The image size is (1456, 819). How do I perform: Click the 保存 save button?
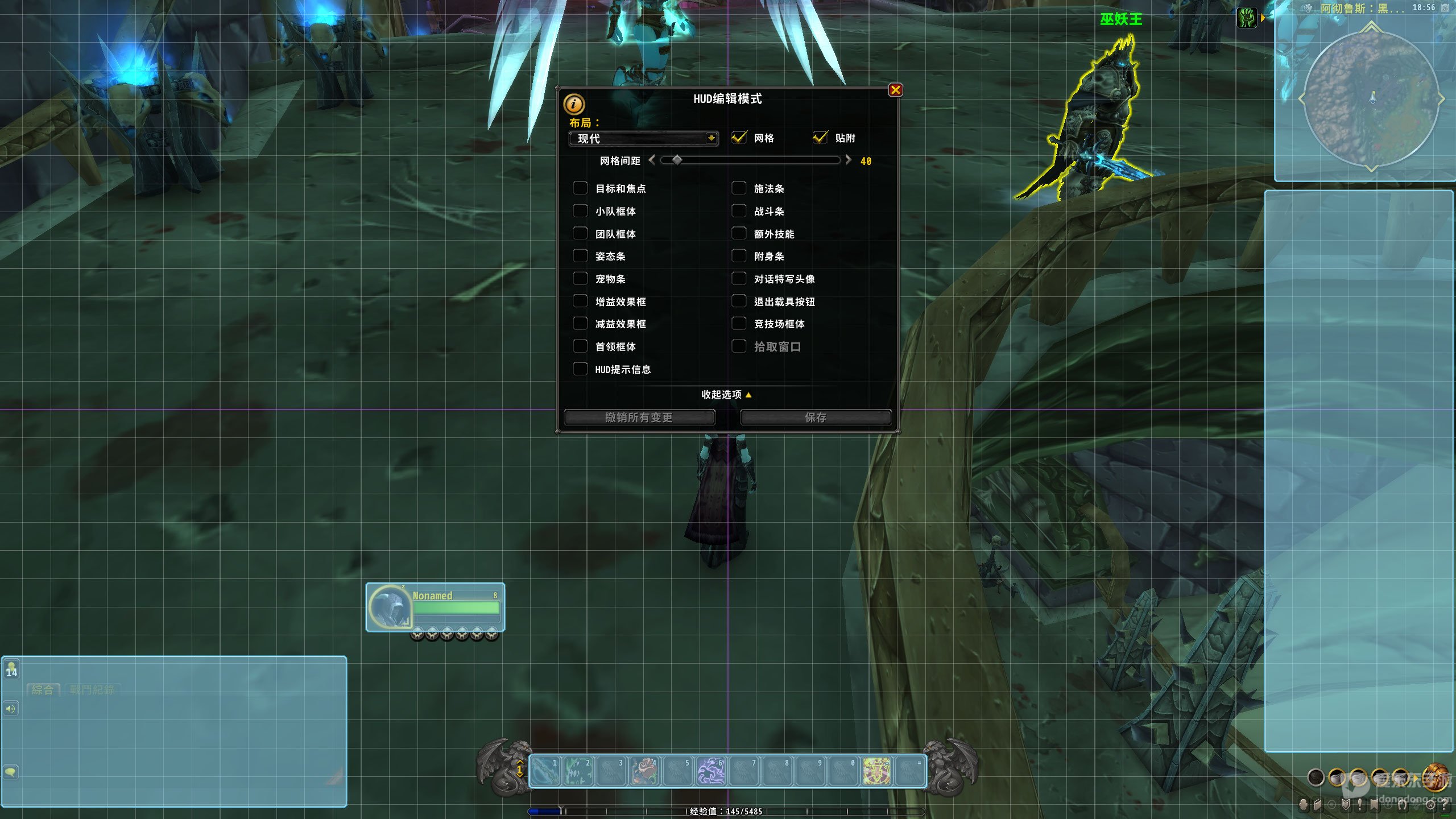(x=815, y=417)
